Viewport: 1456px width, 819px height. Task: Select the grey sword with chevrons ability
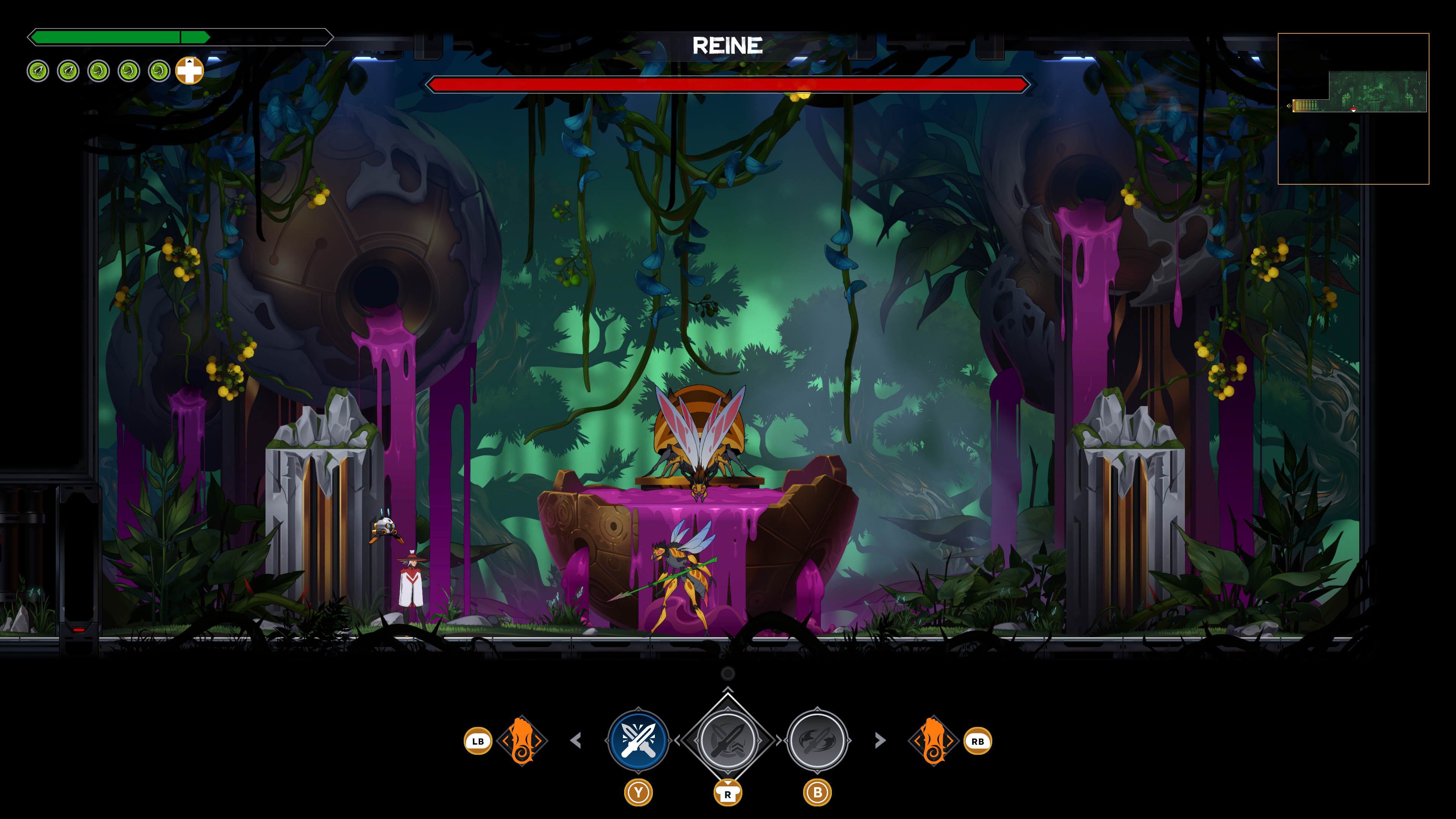coord(728,740)
